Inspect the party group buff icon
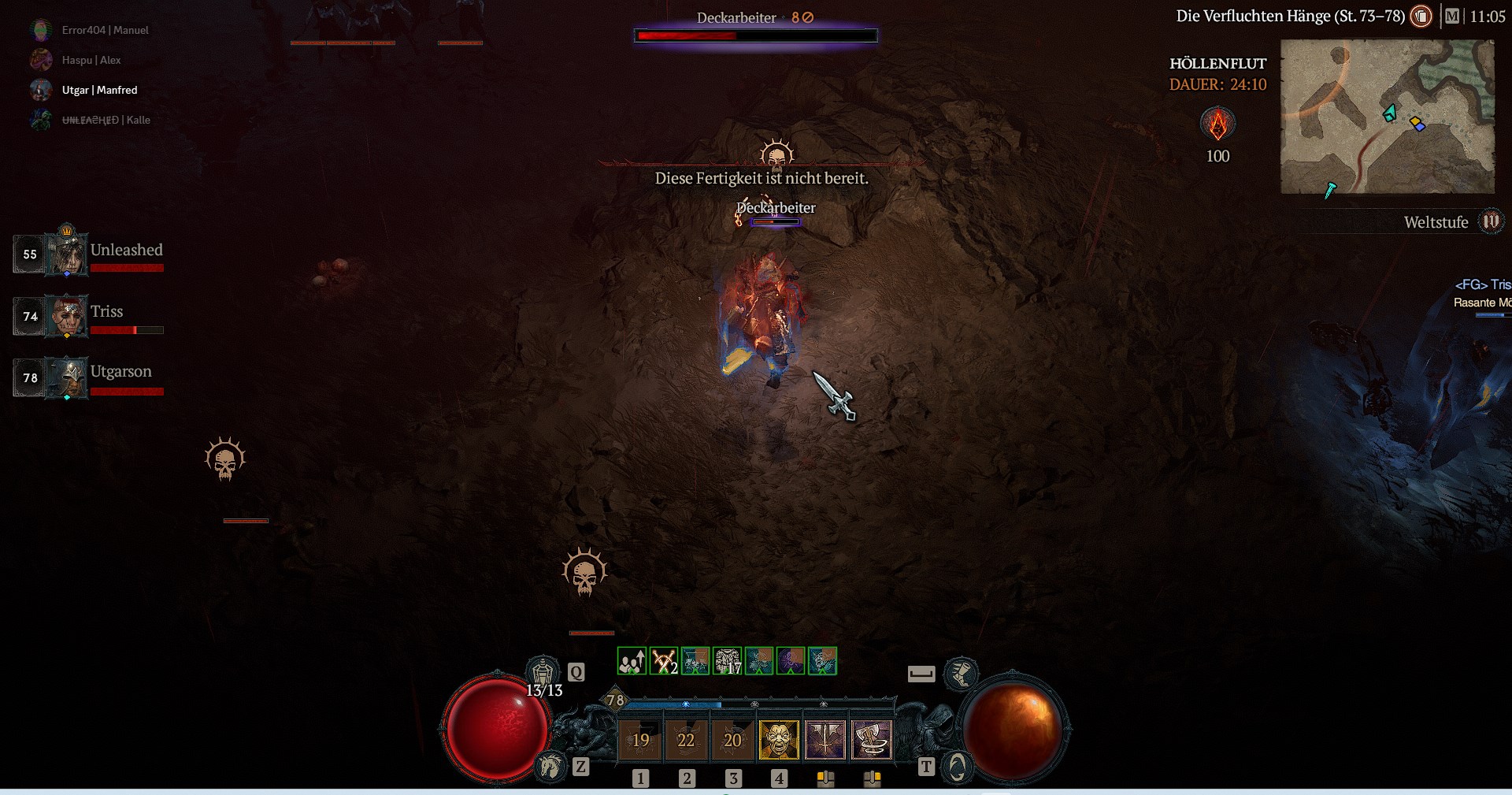Viewport: 1512px width, 795px height. click(632, 661)
